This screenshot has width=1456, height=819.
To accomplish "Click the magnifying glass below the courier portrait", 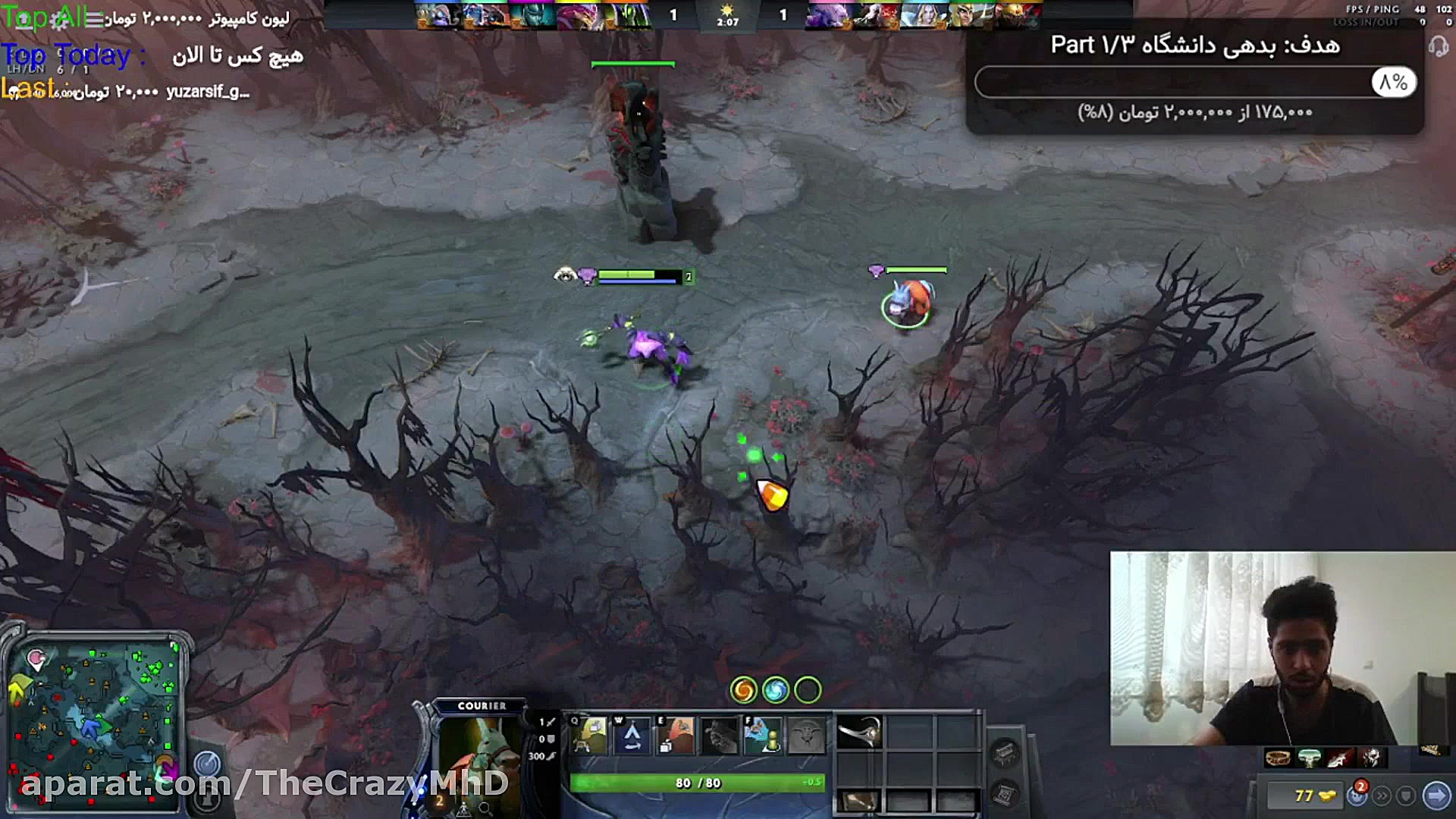I will 484,810.
